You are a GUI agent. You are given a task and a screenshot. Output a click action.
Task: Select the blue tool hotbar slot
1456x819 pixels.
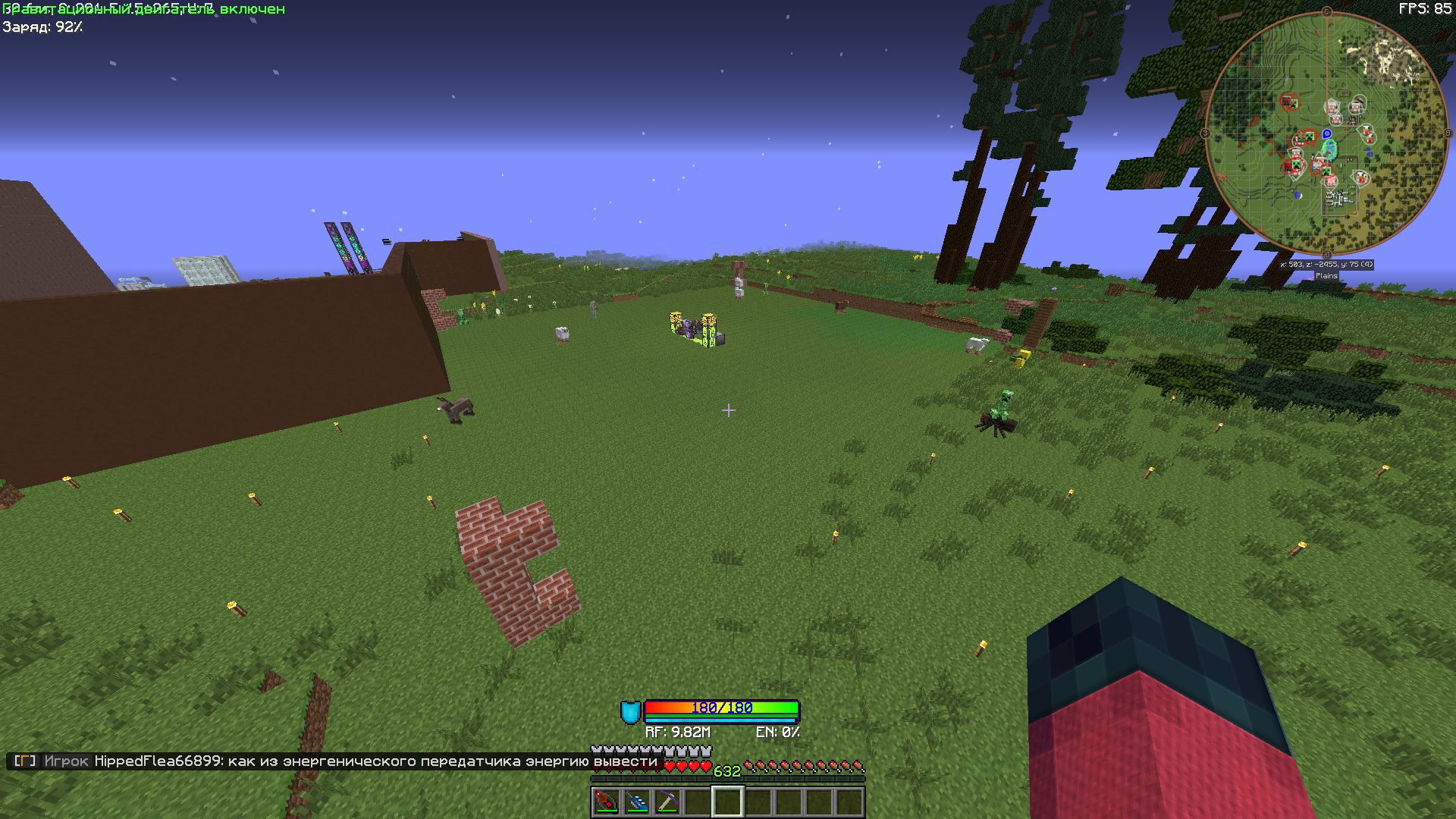[636, 802]
